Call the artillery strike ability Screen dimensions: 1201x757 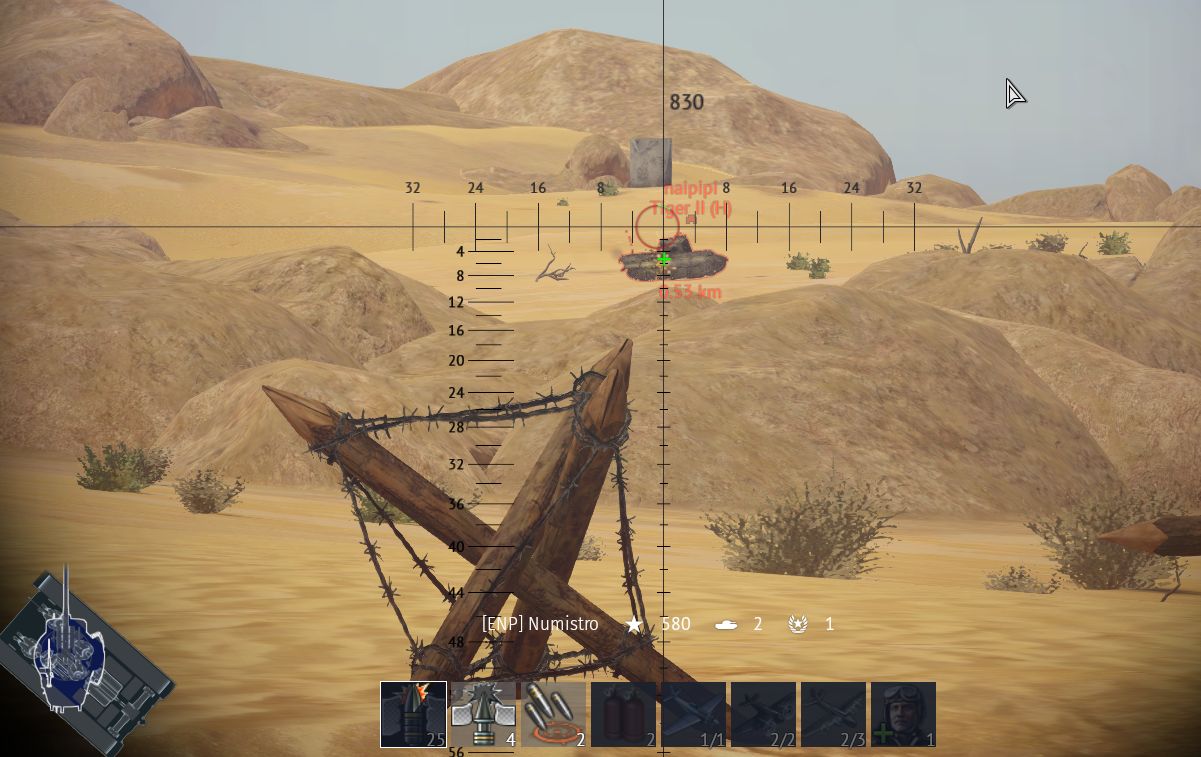tap(553, 714)
